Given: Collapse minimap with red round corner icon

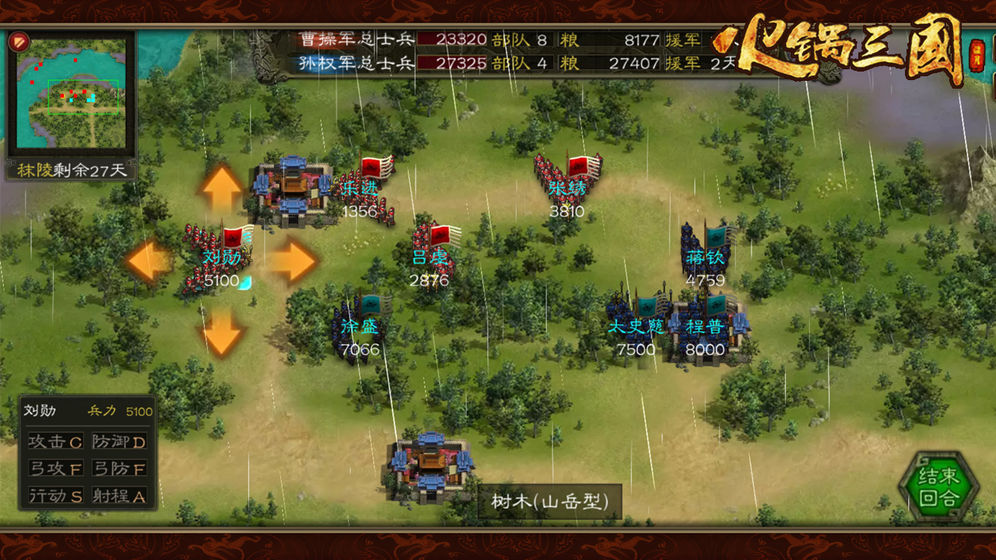Looking at the screenshot, I should 19,43.
